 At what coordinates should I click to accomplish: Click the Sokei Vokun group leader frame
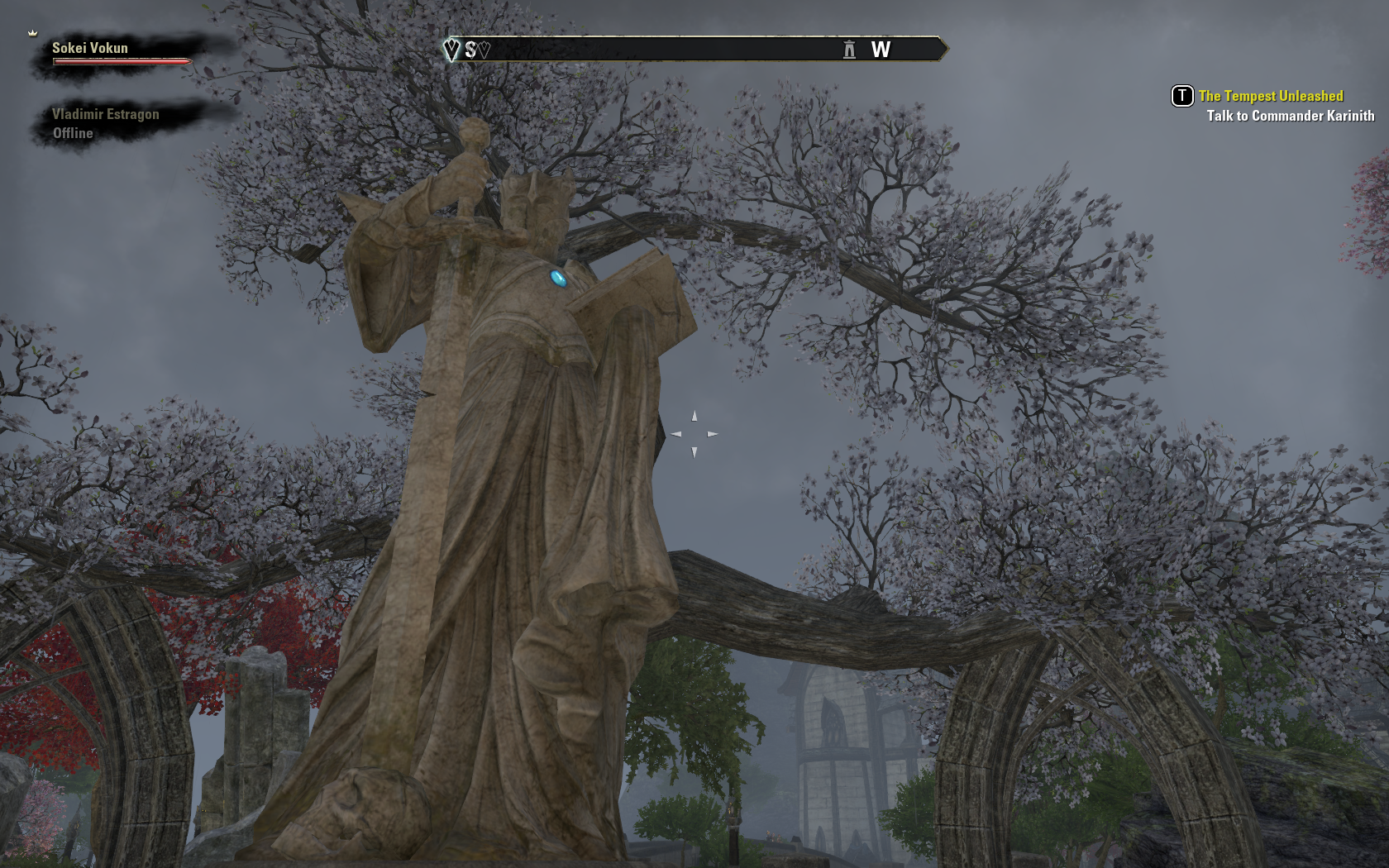(x=91, y=49)
